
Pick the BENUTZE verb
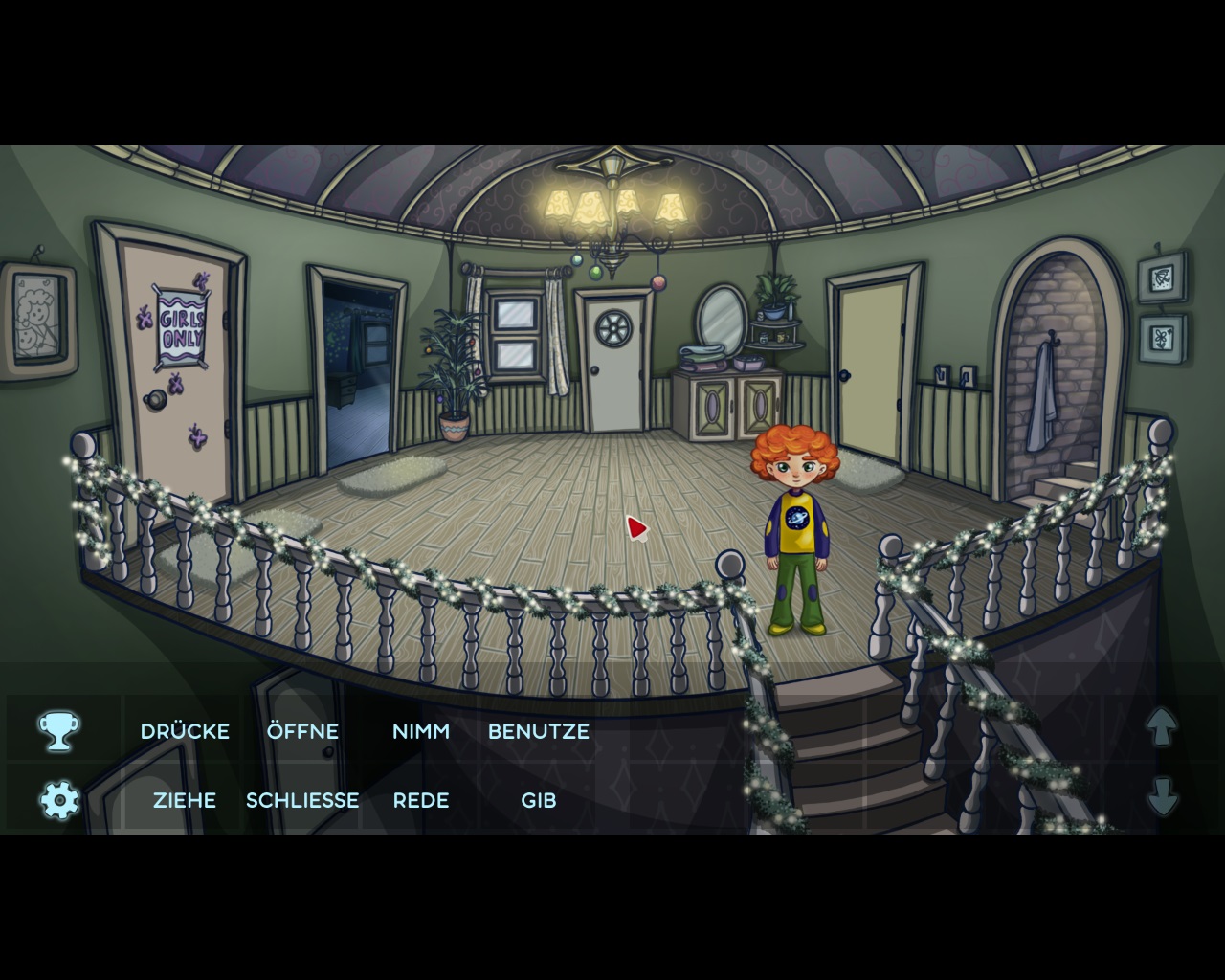(538, 731)
